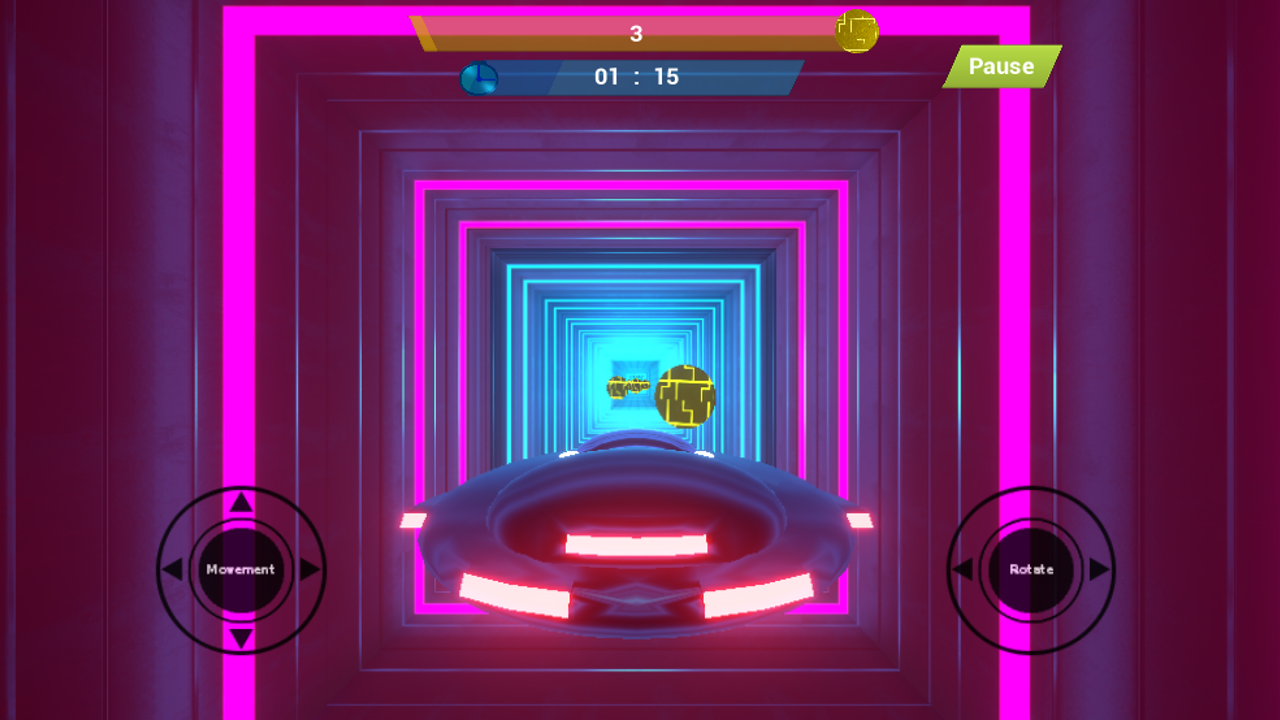Tap the 01:15 timer display
The height and width of the screenshot is (720, 1280).
tap(638, 76)
